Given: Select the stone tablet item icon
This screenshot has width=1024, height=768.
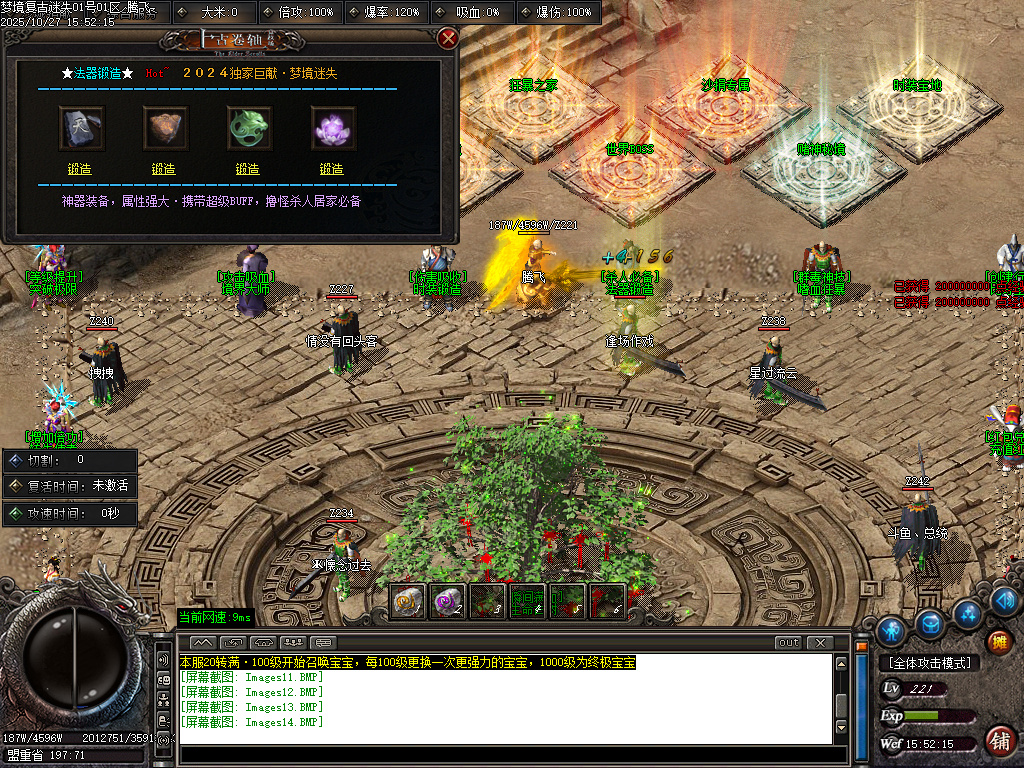Looking at the screenshot, I should pyautogui.click(x=81, y=128).
